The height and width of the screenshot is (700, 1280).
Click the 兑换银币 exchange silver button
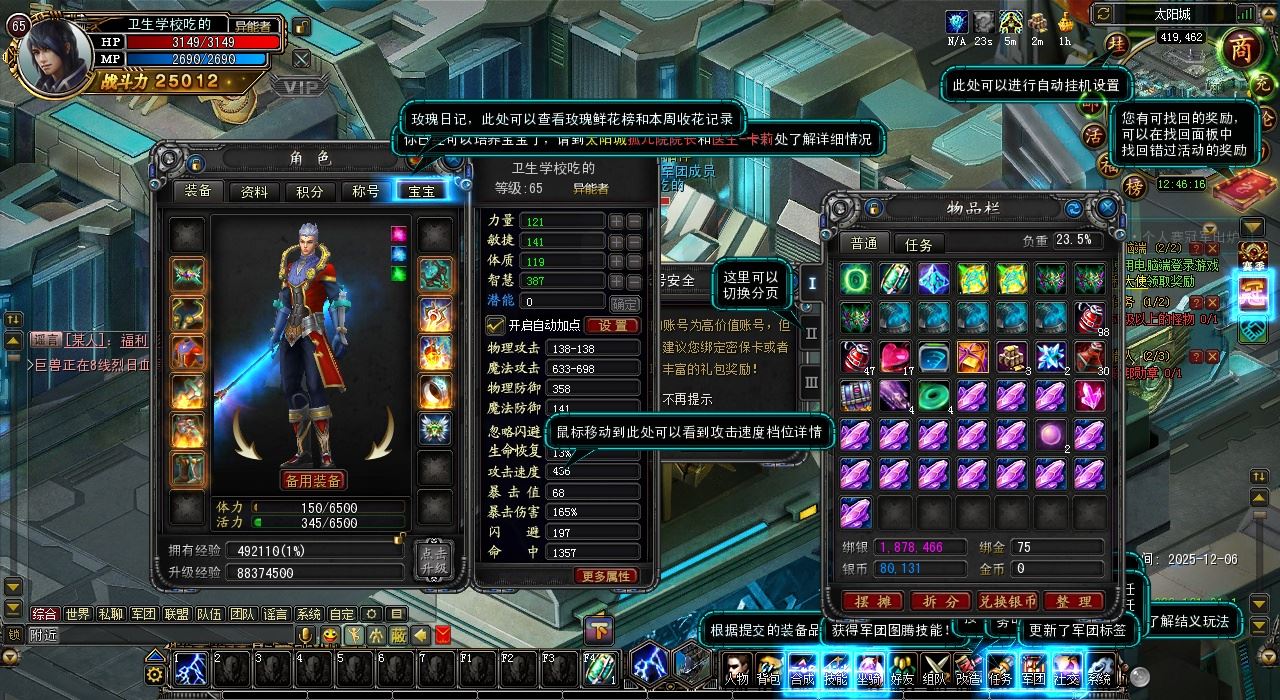pos(1007,601)
